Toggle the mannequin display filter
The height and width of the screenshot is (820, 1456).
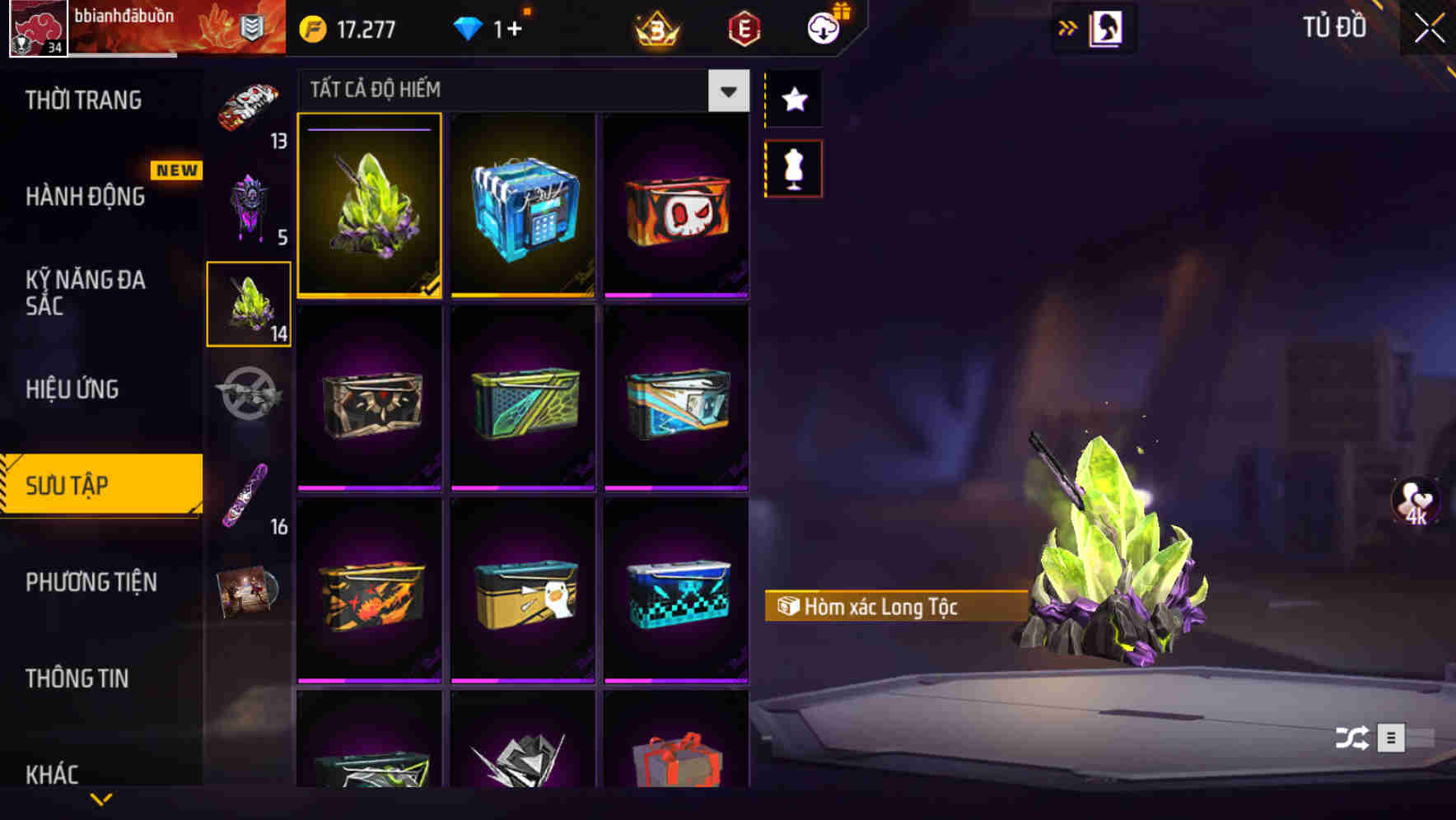coord(793,167)
